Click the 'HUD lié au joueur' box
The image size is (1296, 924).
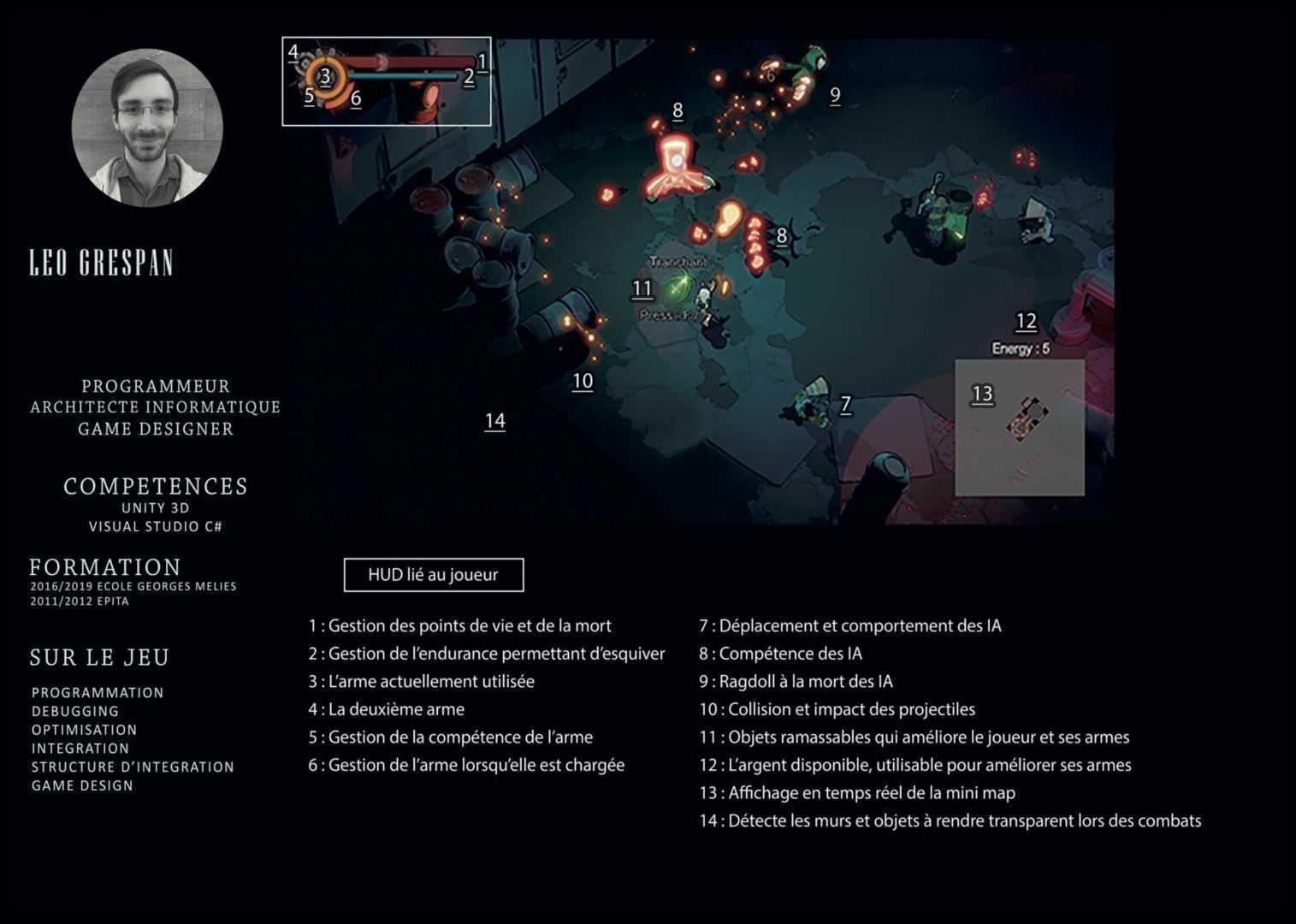click(x=433, y=575)
